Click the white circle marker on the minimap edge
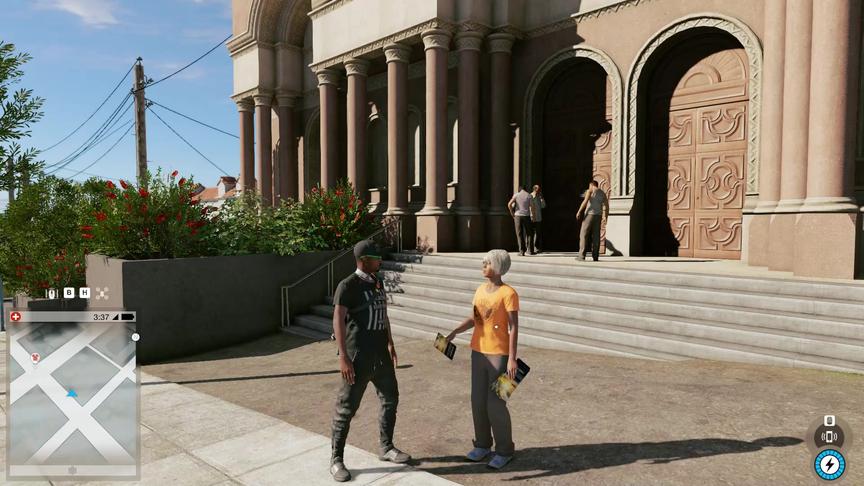Viewport: 864px width, 486px height. tap(136, 337)
